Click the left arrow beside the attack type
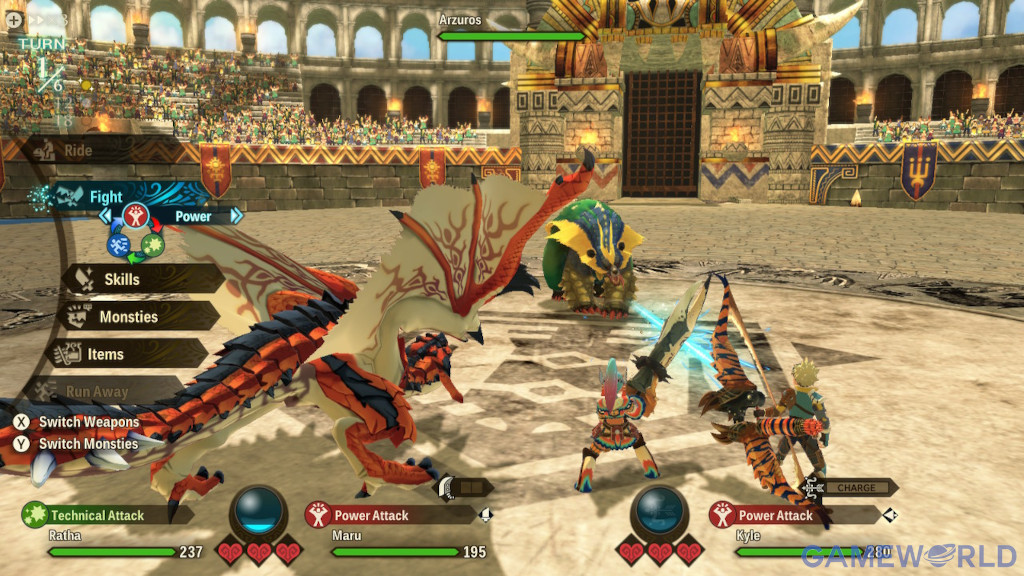 105,216
